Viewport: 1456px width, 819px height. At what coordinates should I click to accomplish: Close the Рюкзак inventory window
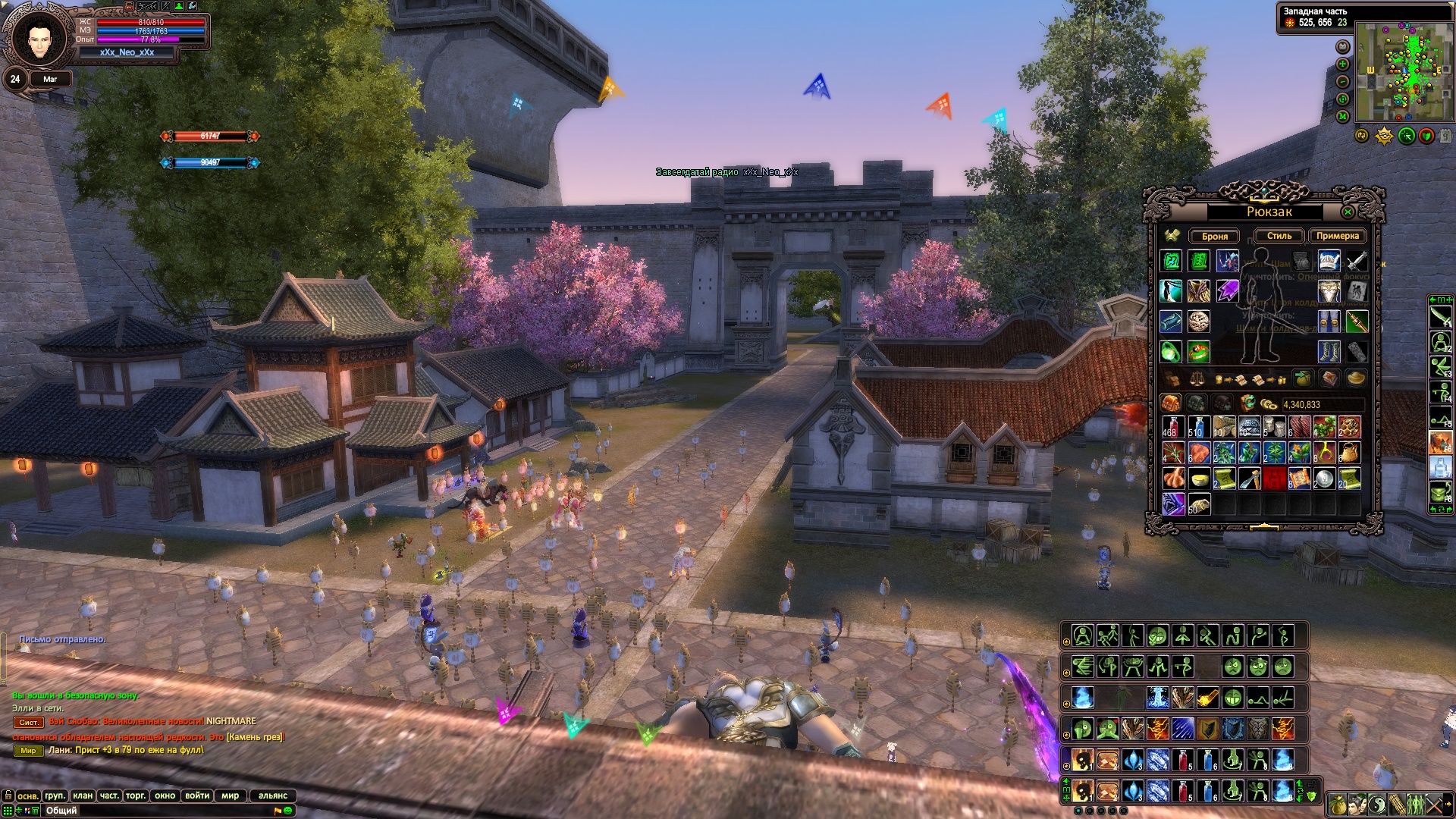coord(1348,212)
